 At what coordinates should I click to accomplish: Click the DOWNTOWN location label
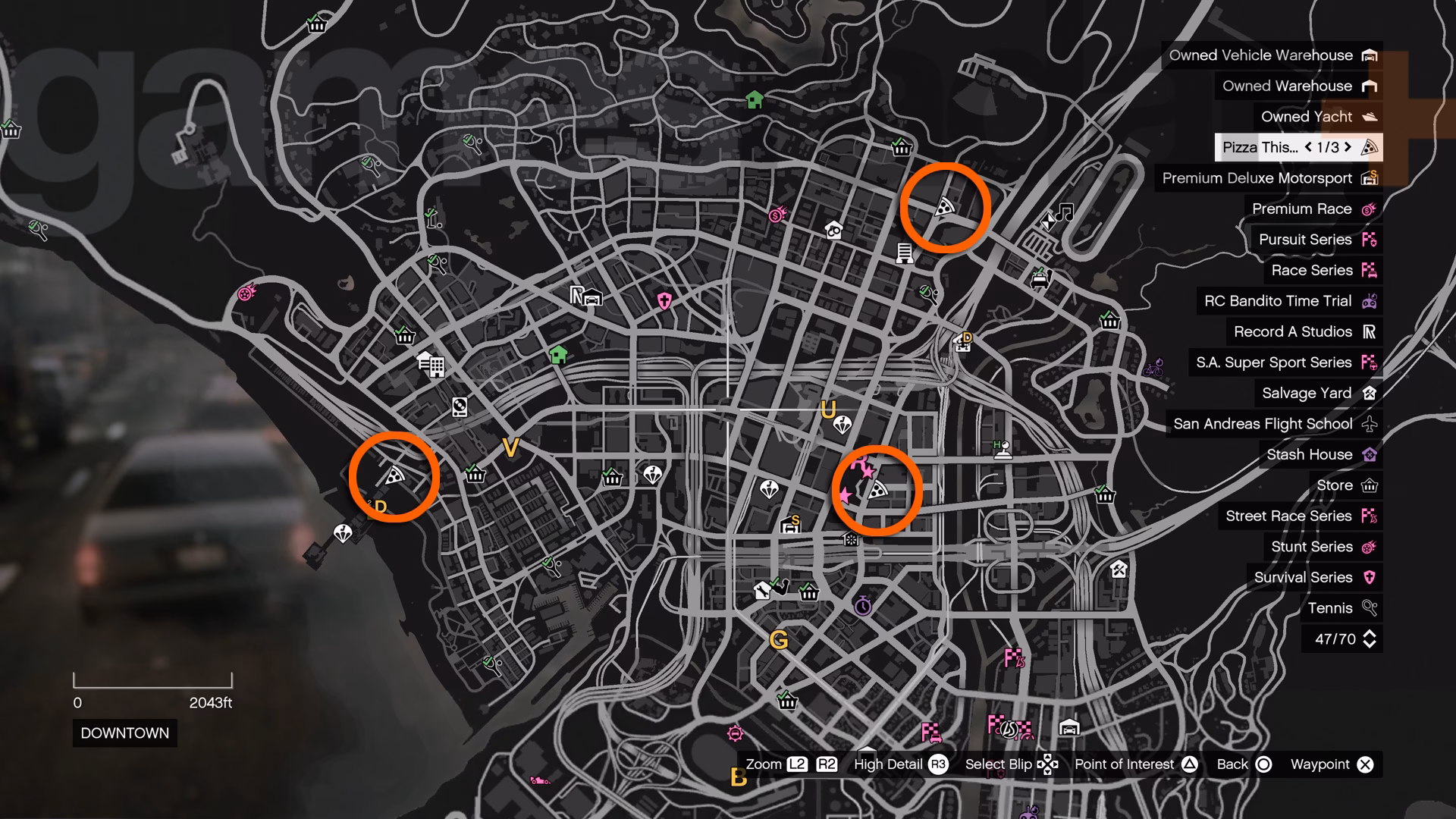(124, 733)
